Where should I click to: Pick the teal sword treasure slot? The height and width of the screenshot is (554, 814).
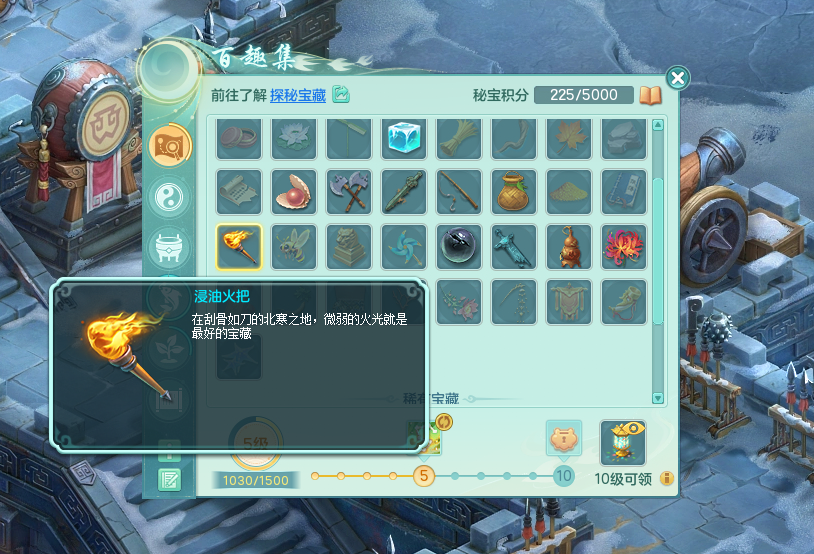click(x=514, y=246)
